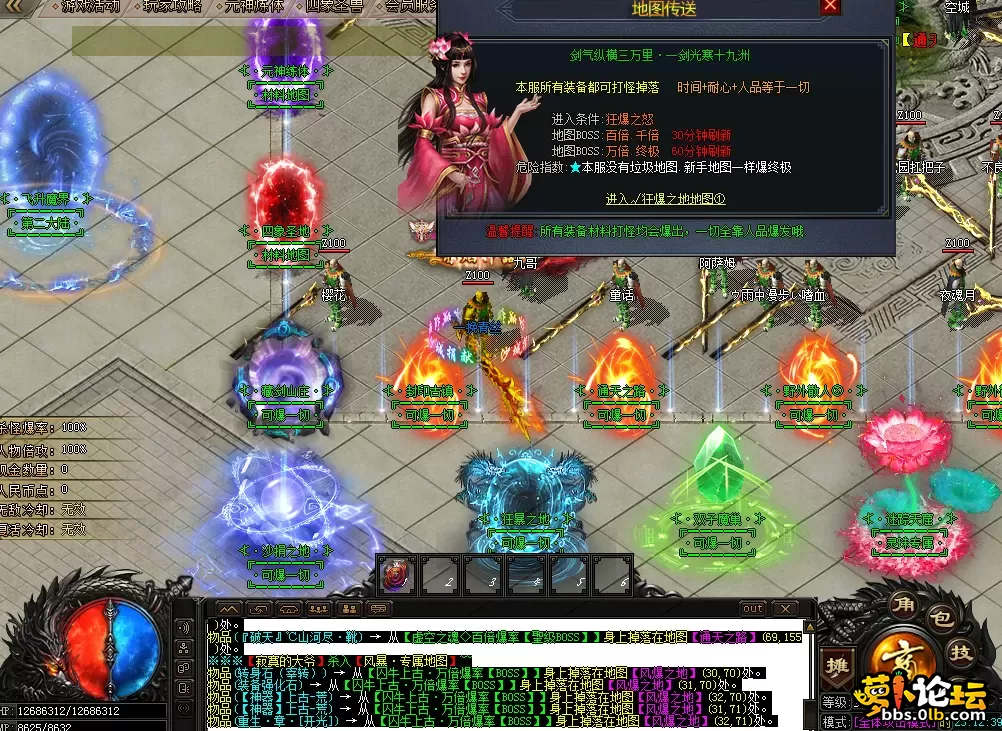Click the chat log message area

point(500,675)
